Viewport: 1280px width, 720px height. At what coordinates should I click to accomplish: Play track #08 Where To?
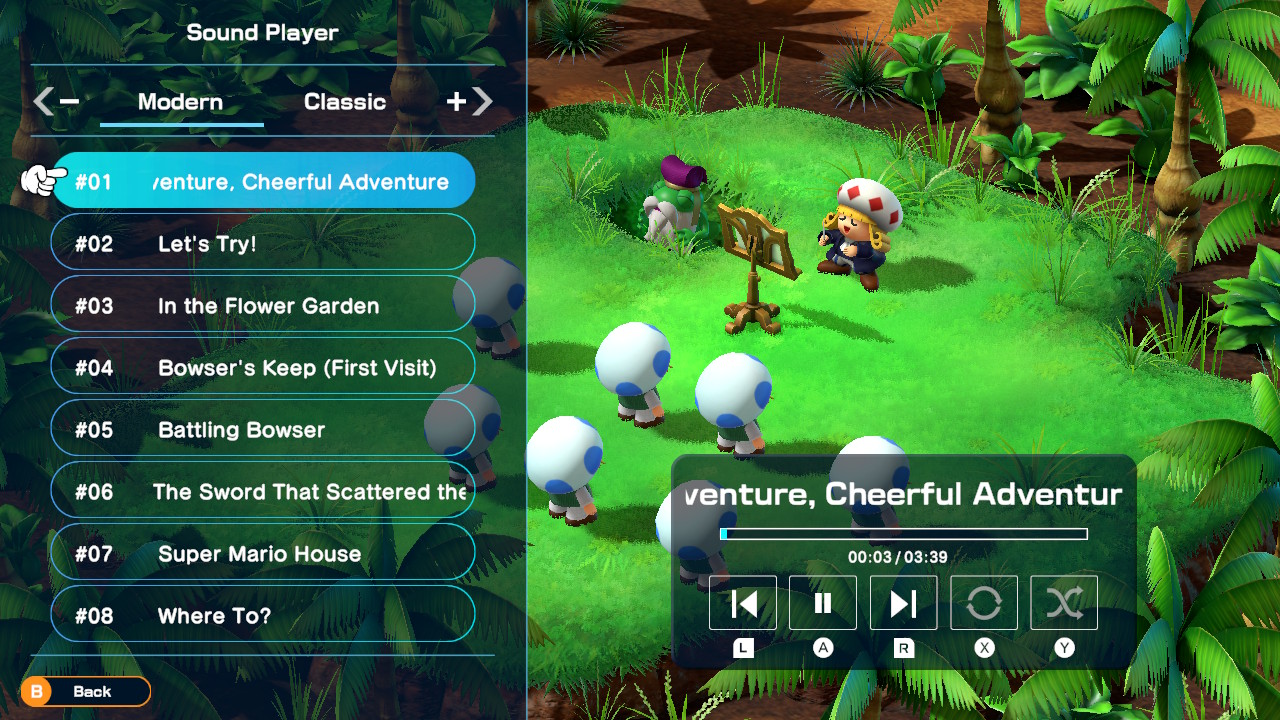point(263,615)
